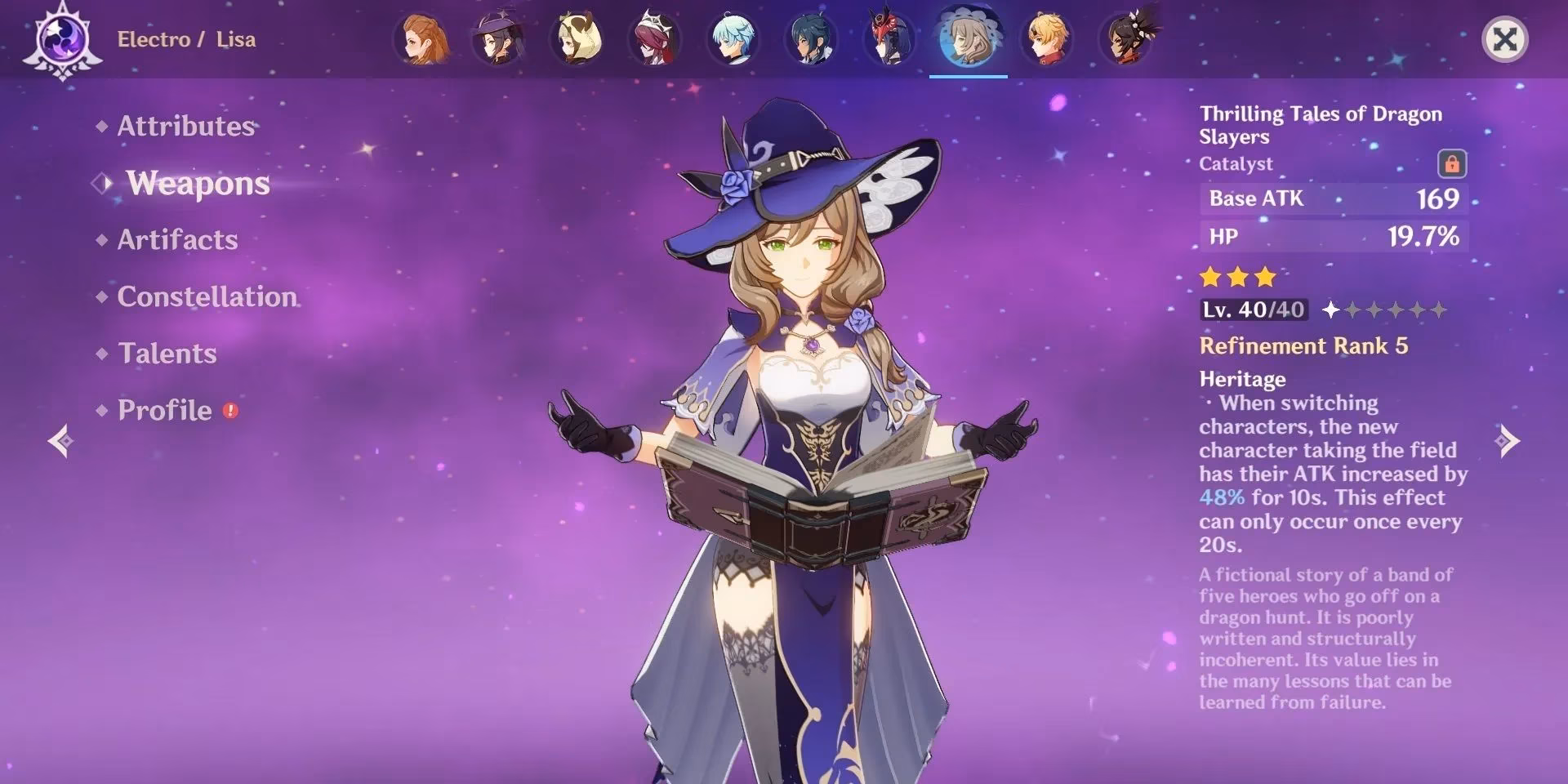The image size is (1568, 784).
Task: Switch to Xinyan's portrait
Action: point(1125,39)
